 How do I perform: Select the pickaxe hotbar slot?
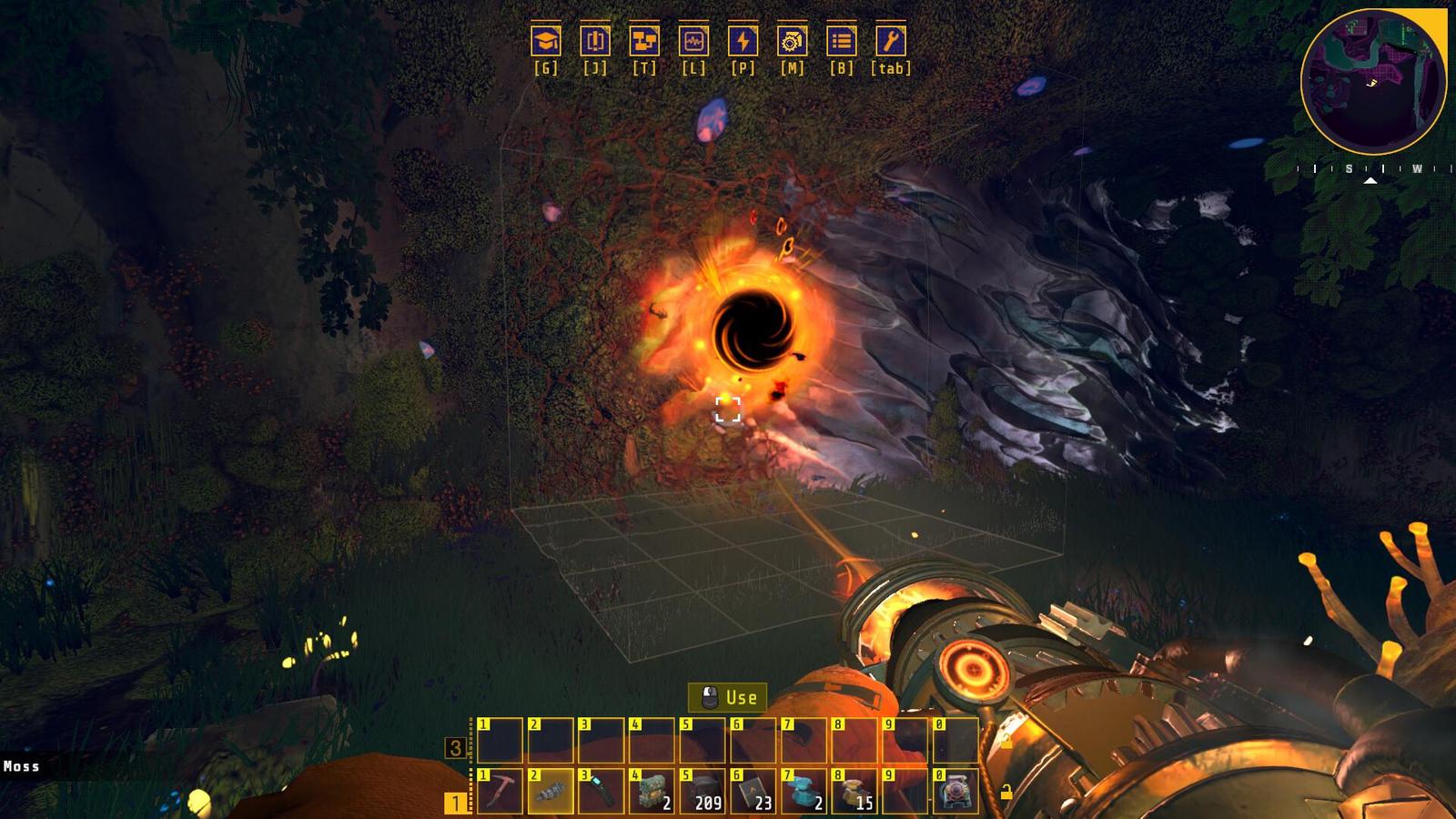[500, 791]
